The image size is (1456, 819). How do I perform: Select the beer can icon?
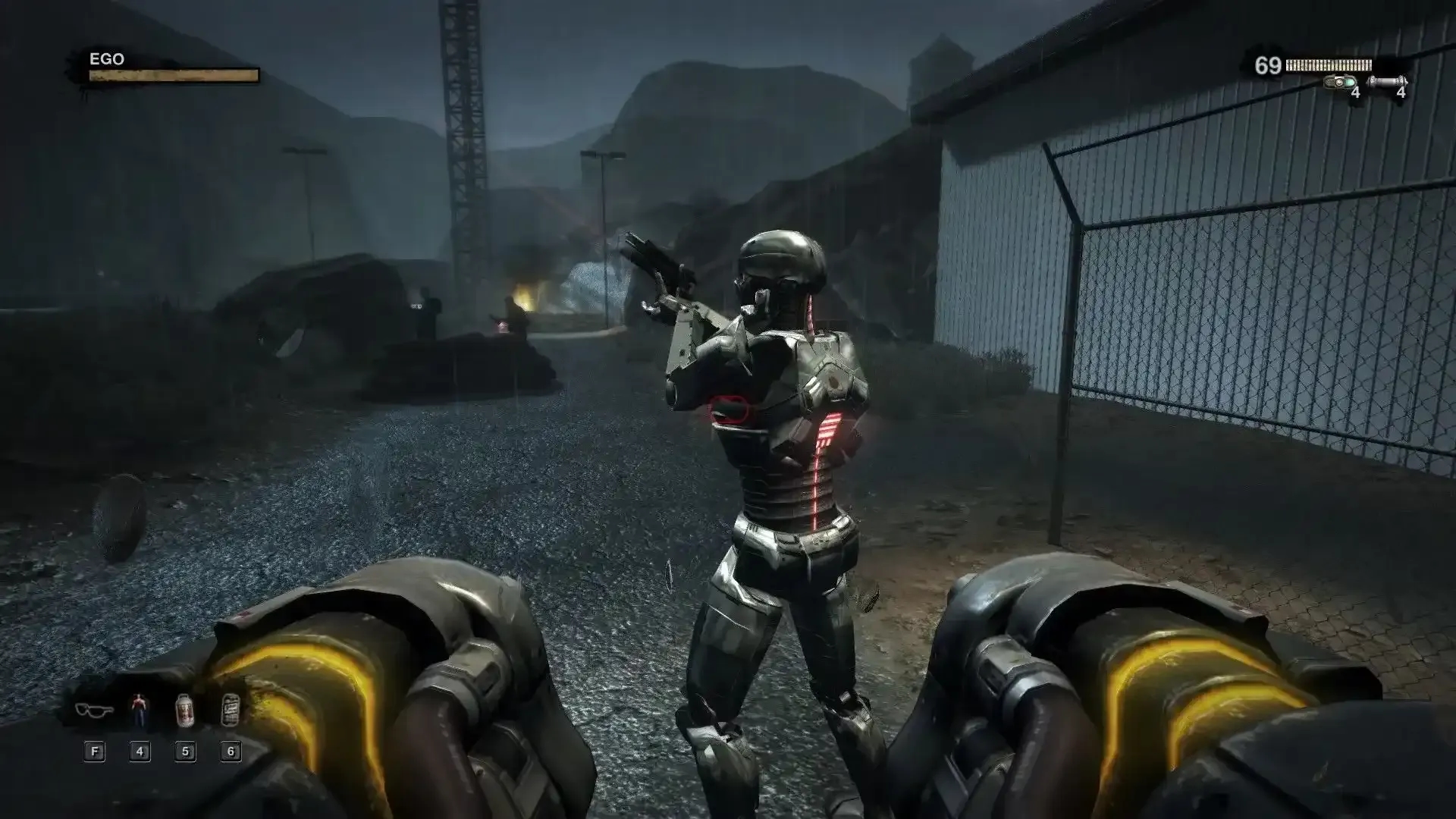(x=231, y=709)
